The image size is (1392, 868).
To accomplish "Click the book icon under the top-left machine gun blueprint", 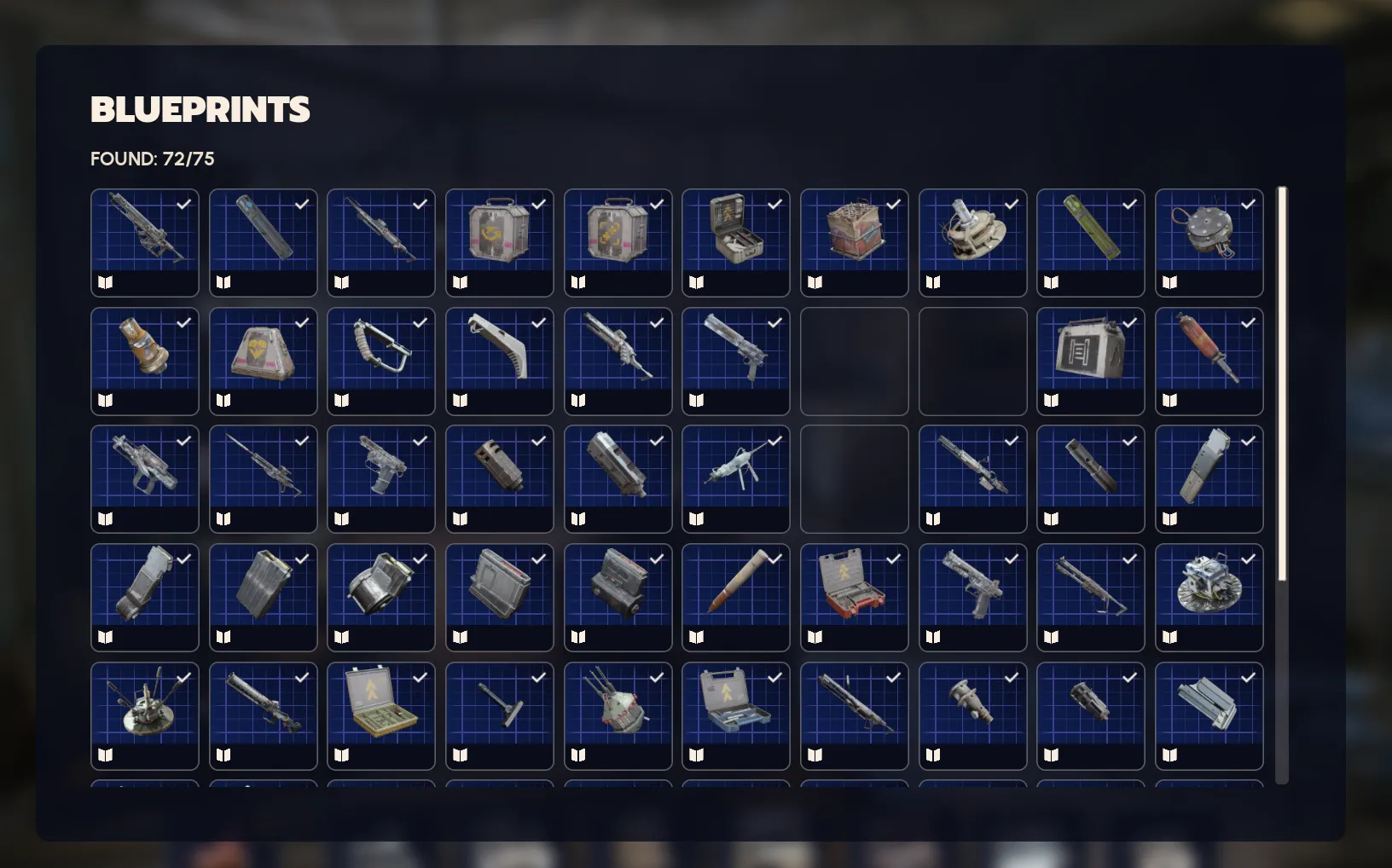I will [106, 281].
